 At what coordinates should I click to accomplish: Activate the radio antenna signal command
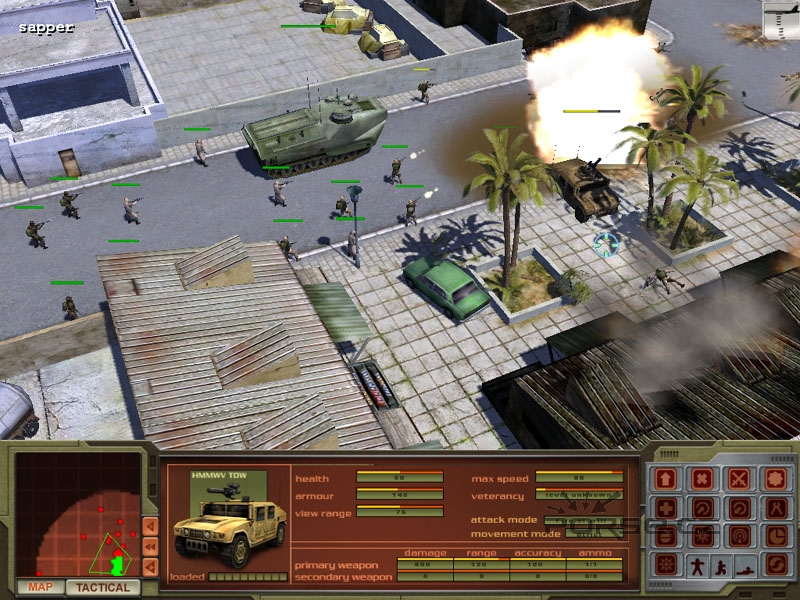739,537
